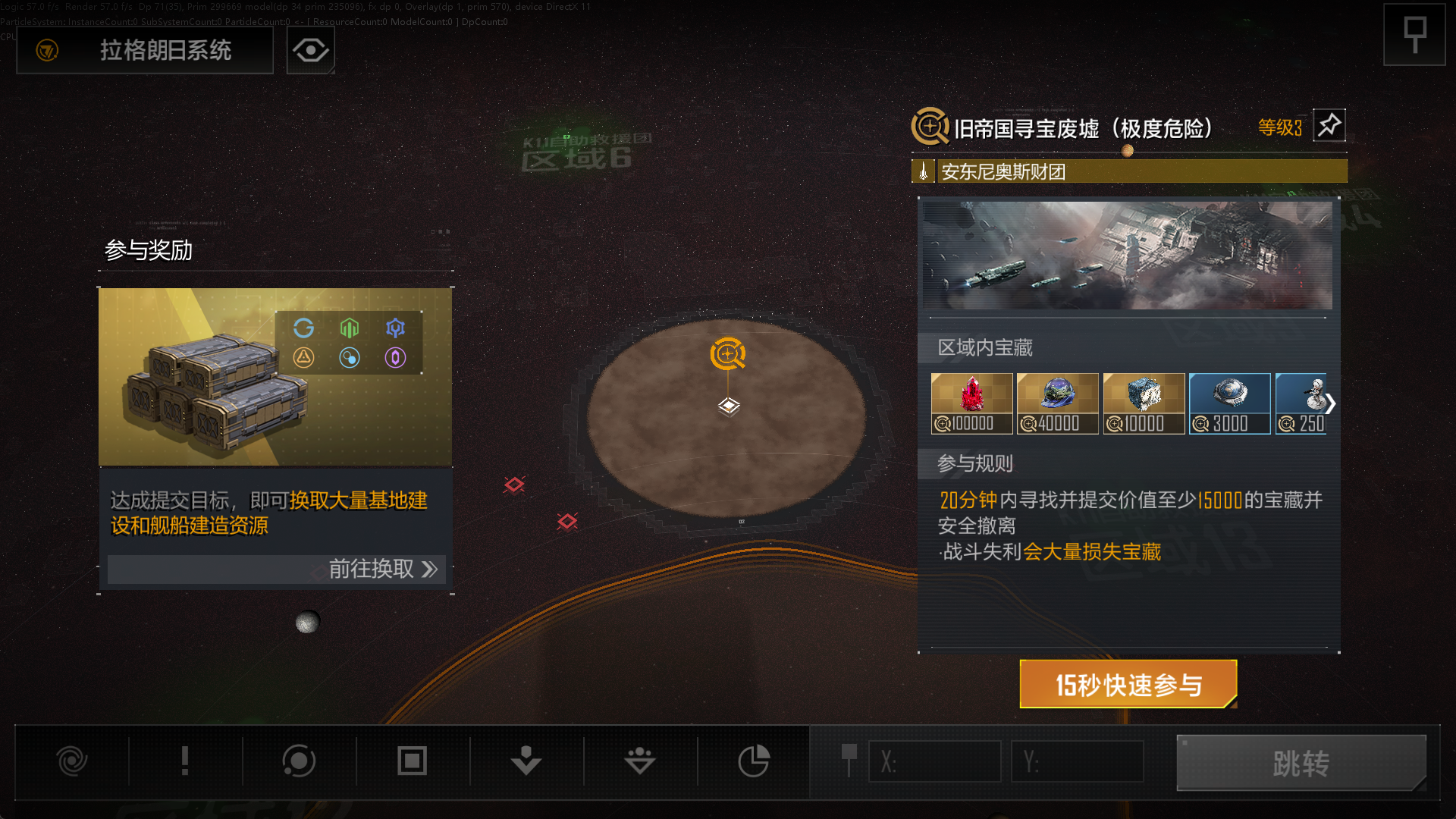Focus the Y coordinate field
The height and width of the screenshot is (819, 1456).
(x=1077, y=761)
